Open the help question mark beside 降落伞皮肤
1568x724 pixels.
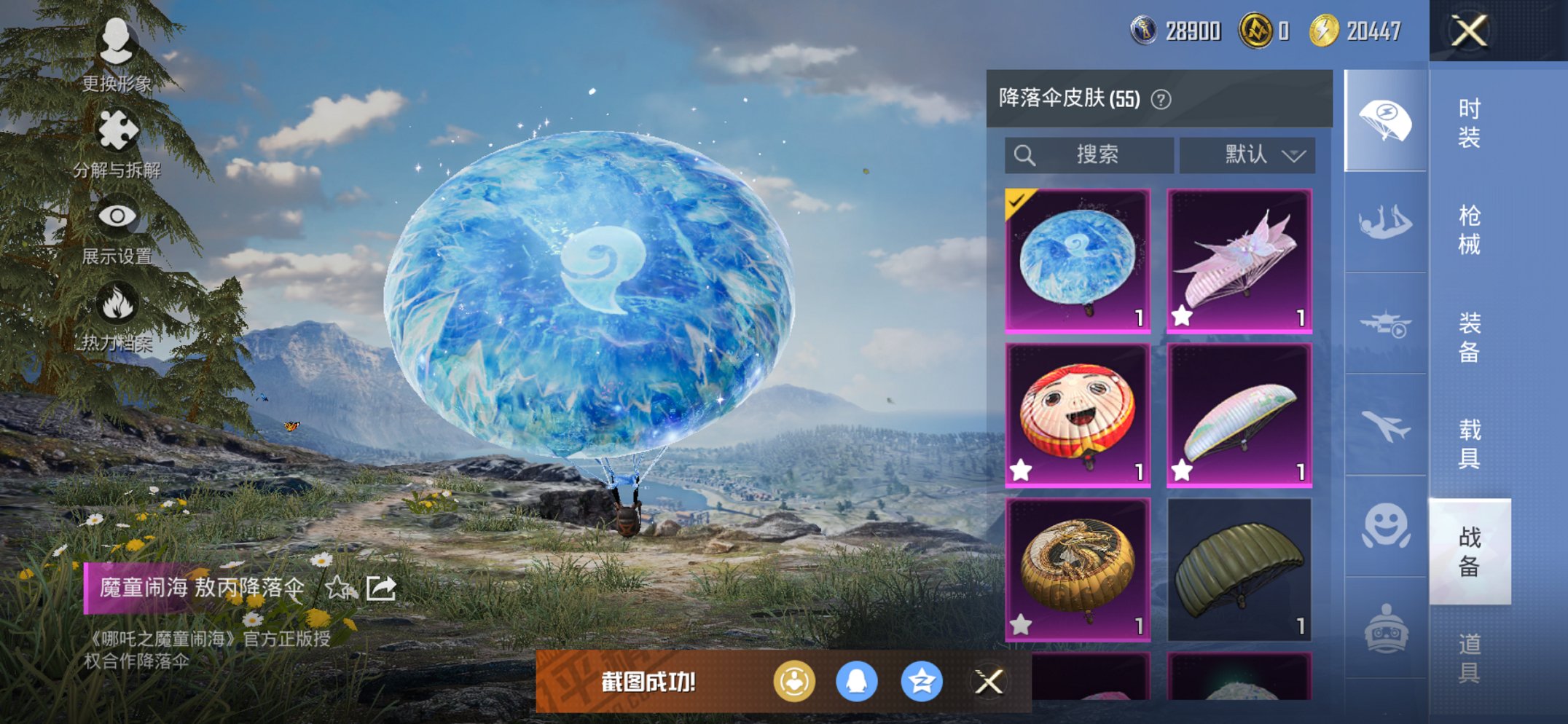click(x=1163, y=99)
